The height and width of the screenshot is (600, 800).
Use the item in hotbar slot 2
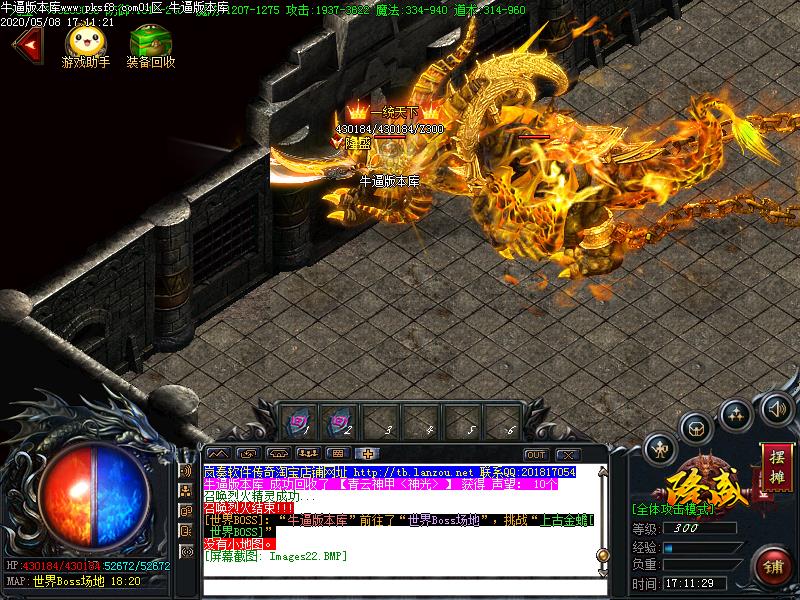340,420
